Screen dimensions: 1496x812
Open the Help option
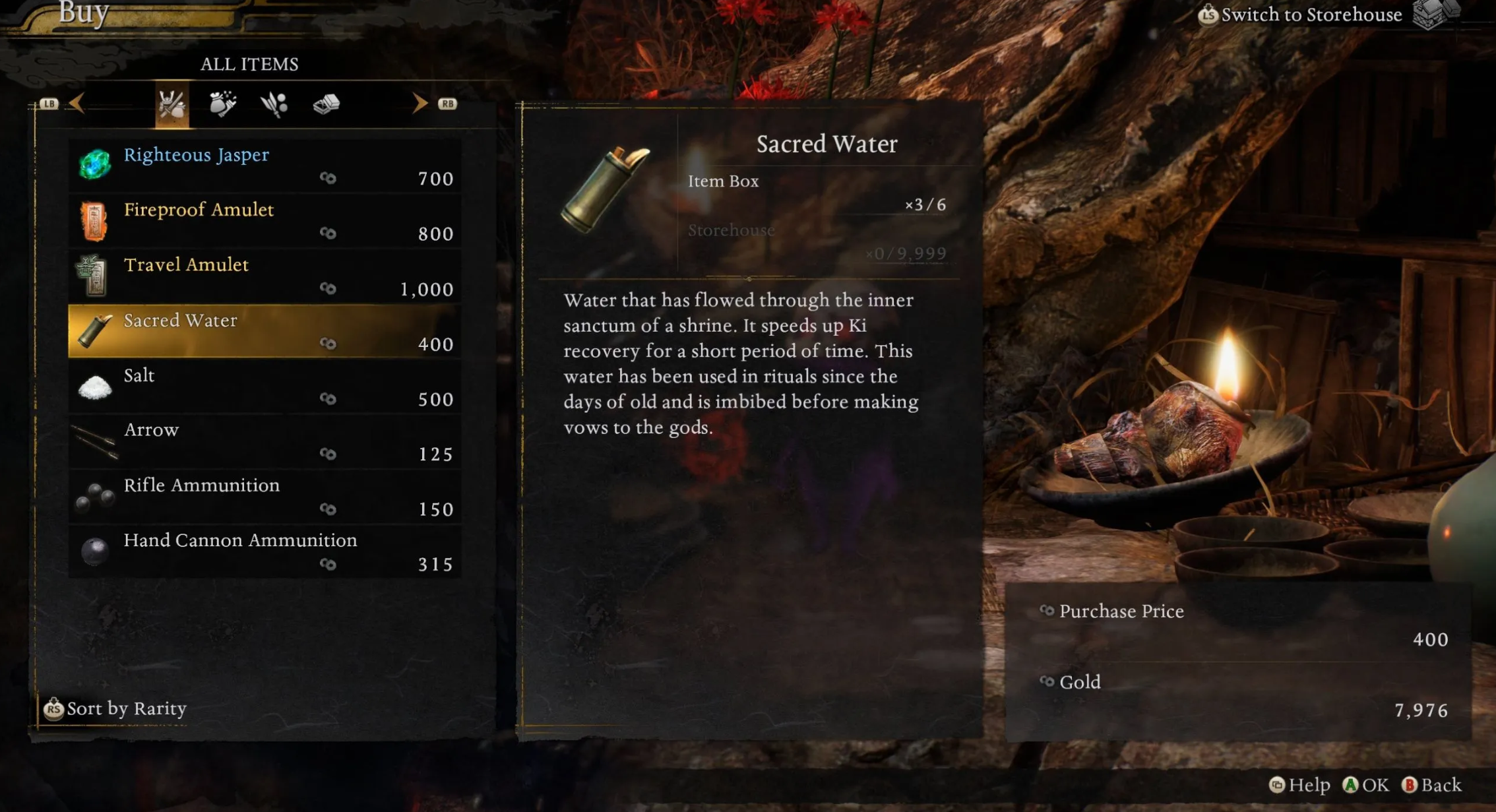pos(1299,785)
